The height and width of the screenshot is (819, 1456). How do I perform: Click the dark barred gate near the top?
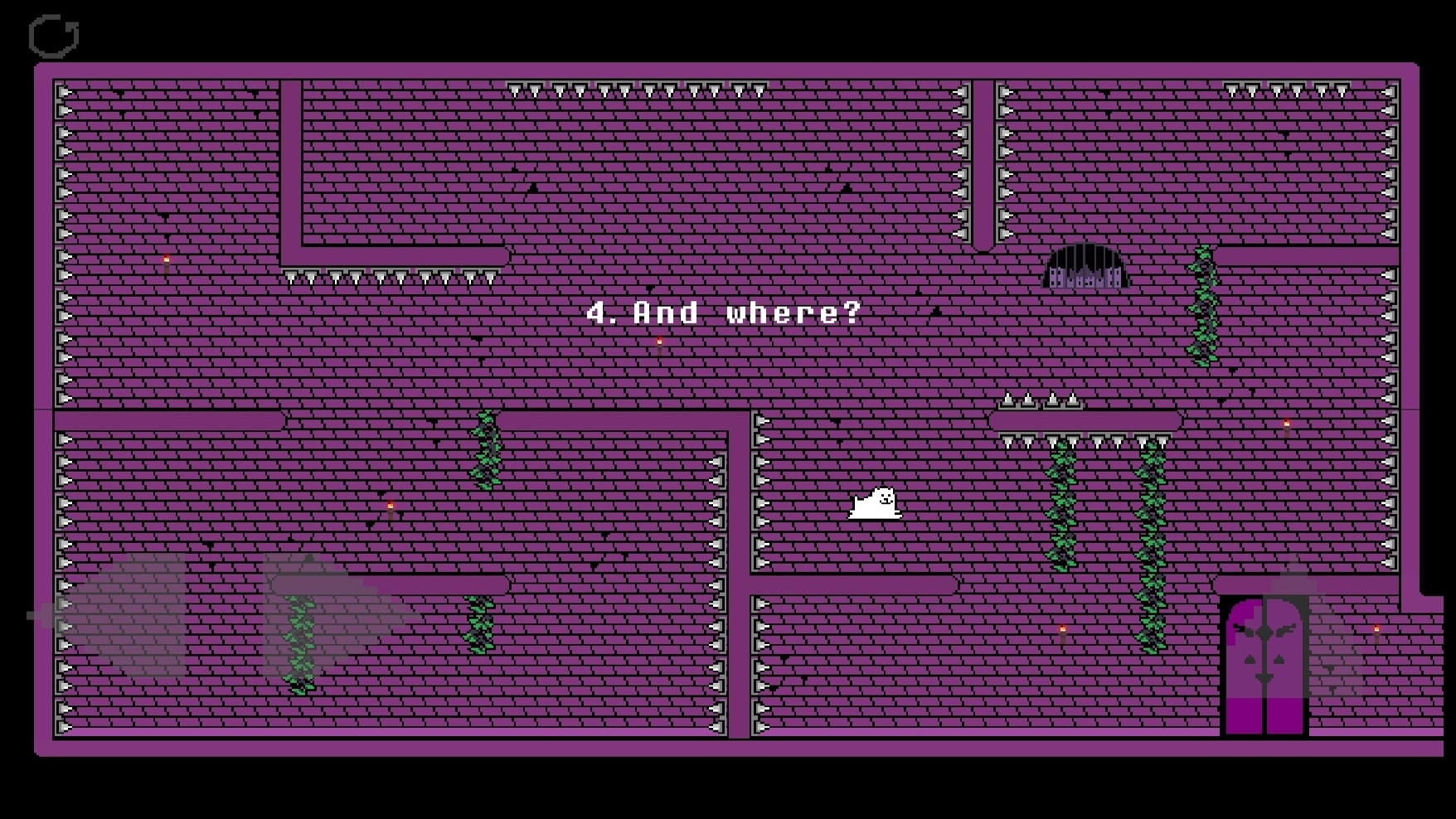point(1086,265)
